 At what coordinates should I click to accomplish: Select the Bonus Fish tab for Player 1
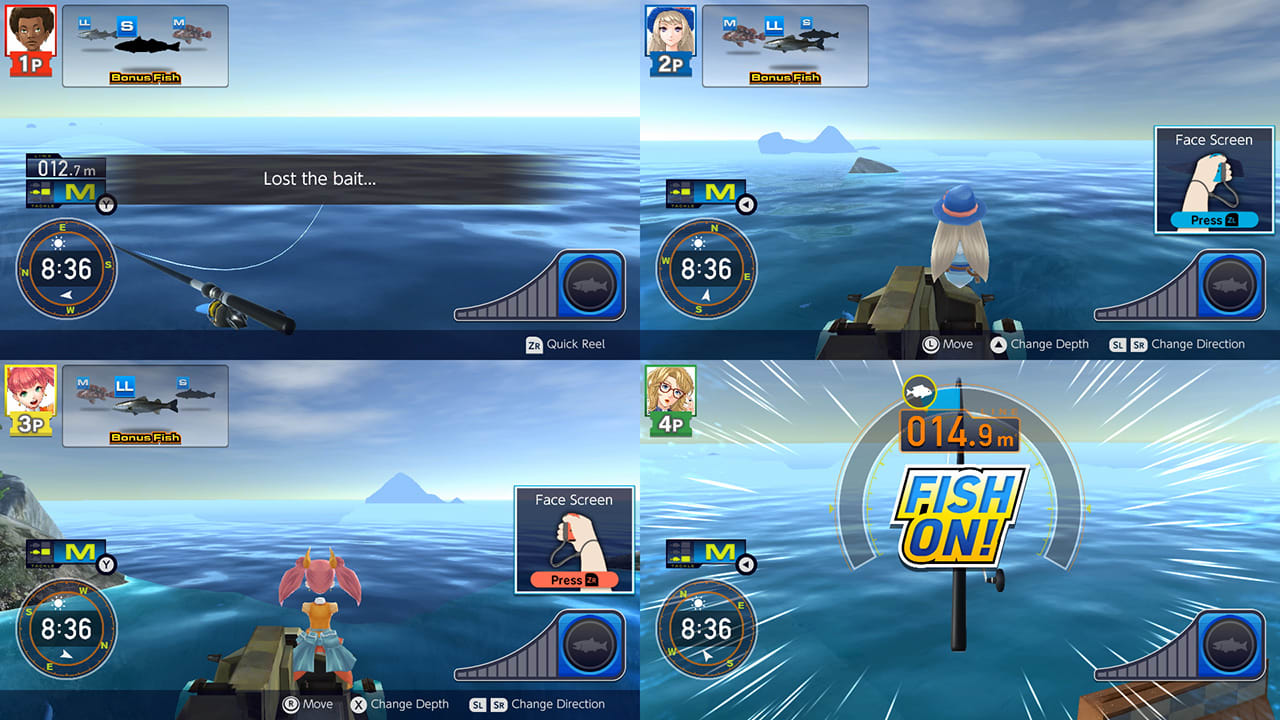145,76
